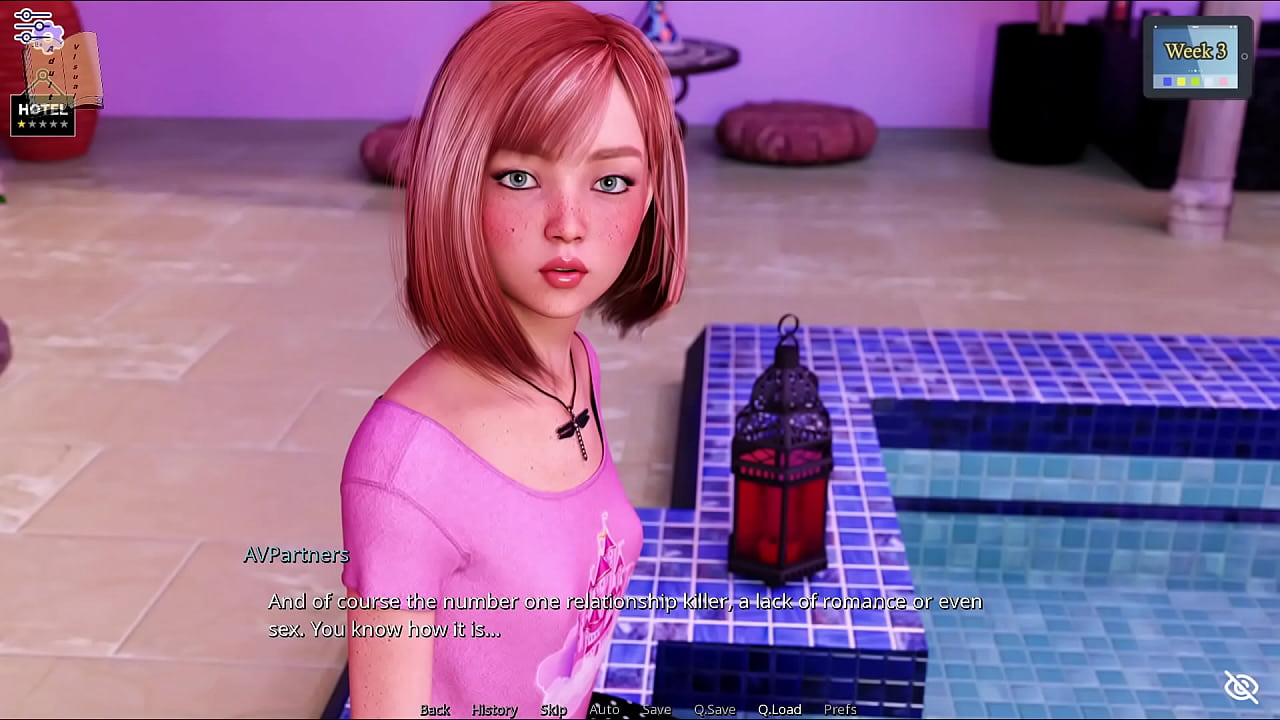Open the Prefs menu
Image resolution: width=1280 pixels, height=720 pixels.
[x=840, y=709]
